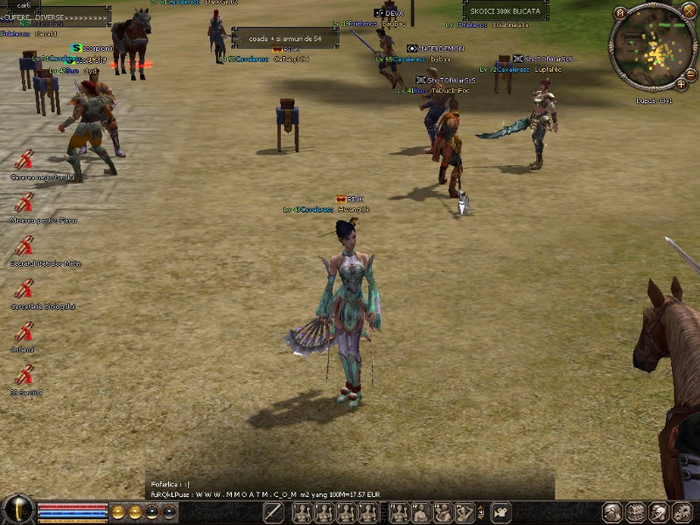Select the sword attack quick slot

tap(273, 513)
